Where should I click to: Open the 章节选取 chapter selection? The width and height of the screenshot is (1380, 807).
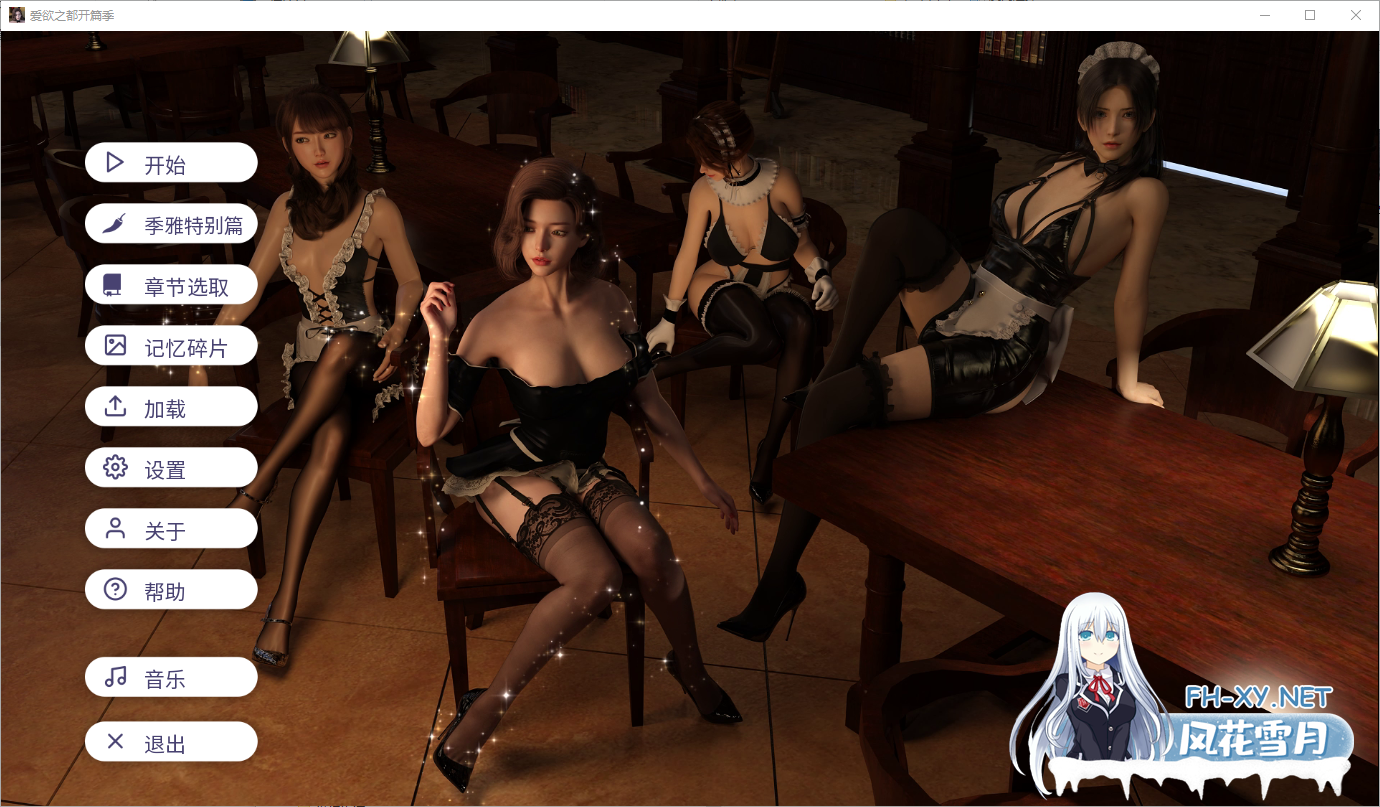(x=170, y=284)
